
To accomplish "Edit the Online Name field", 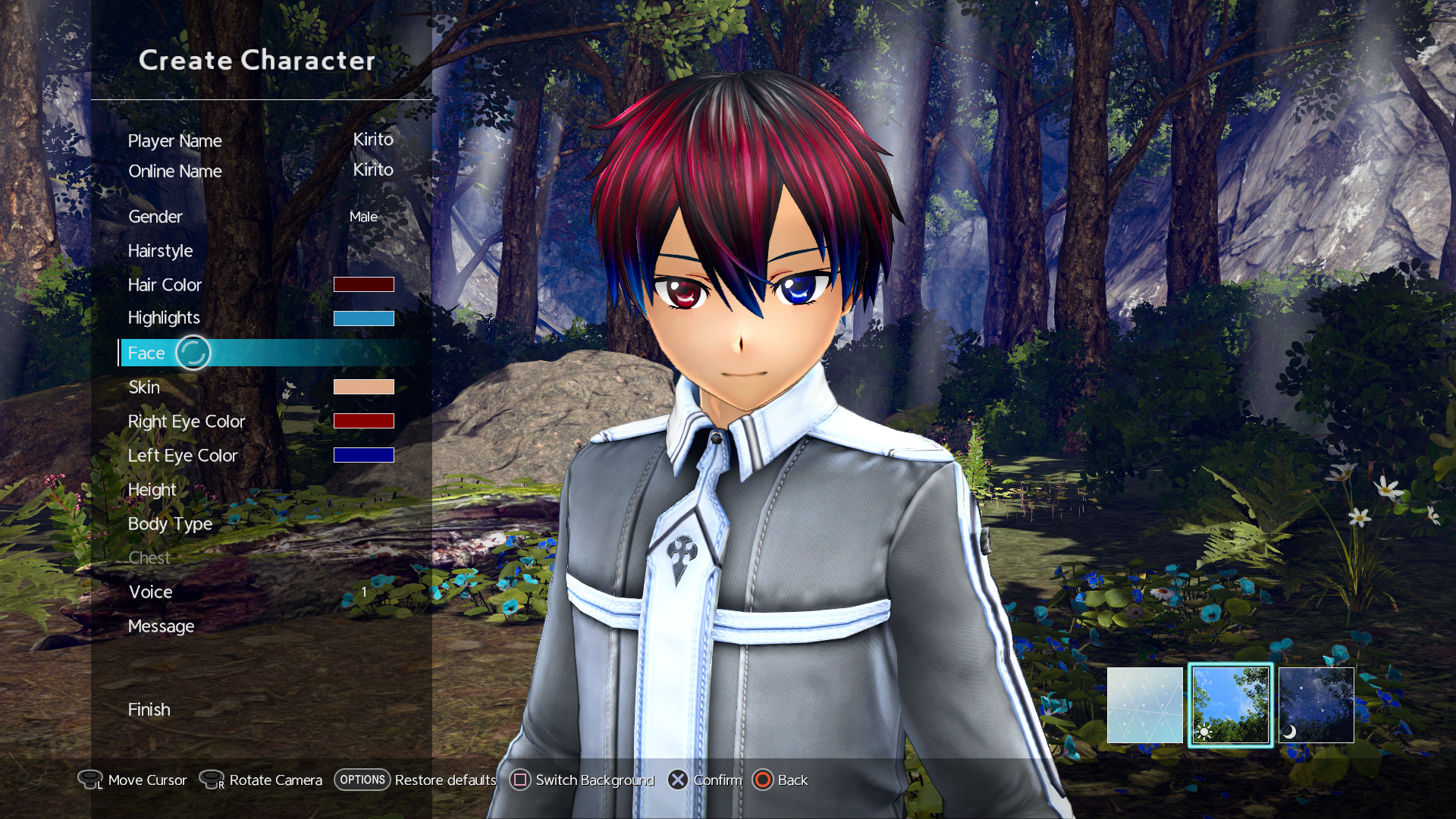I will point(175,171).
